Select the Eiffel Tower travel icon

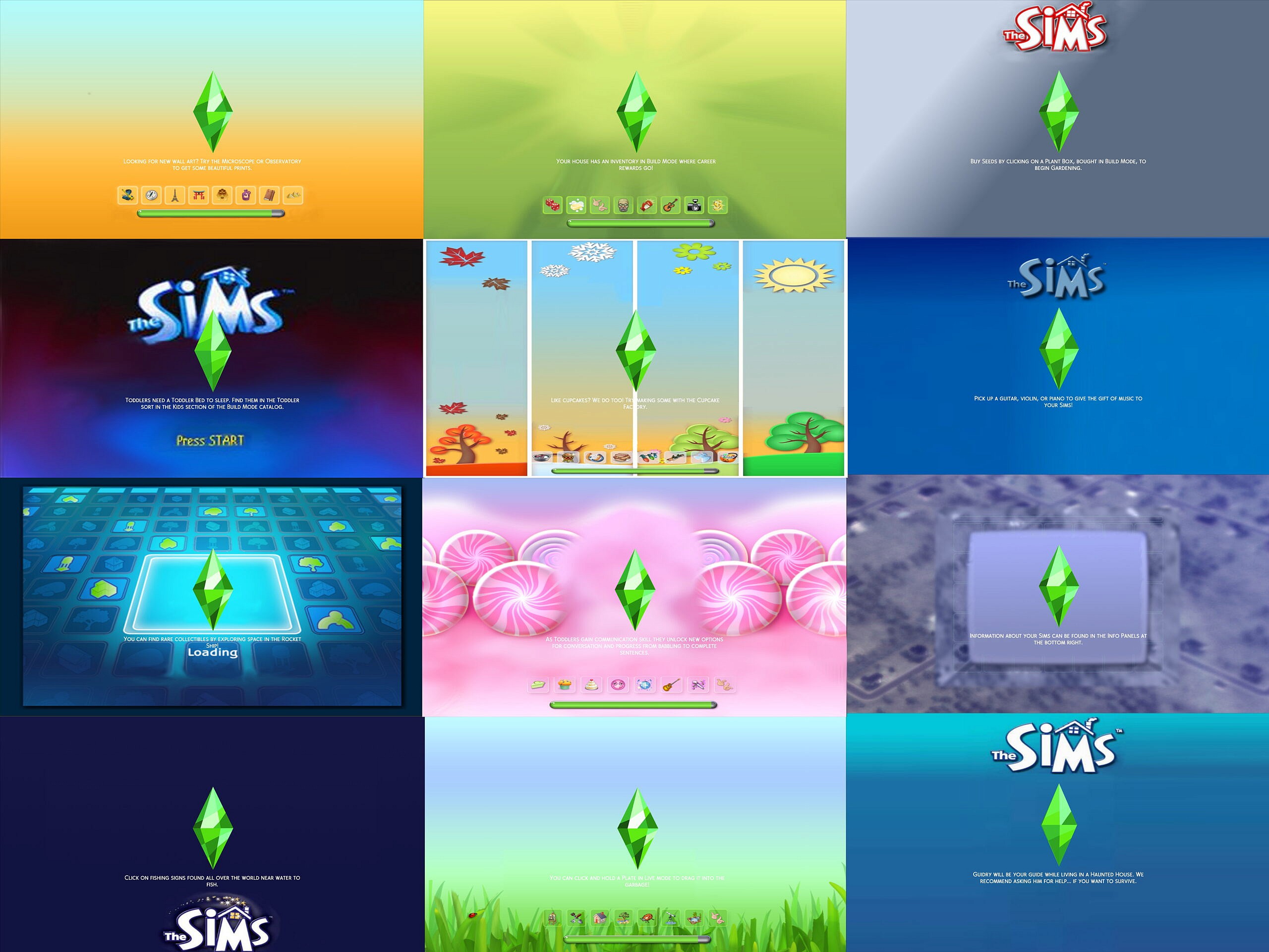[x=175, y=196]
